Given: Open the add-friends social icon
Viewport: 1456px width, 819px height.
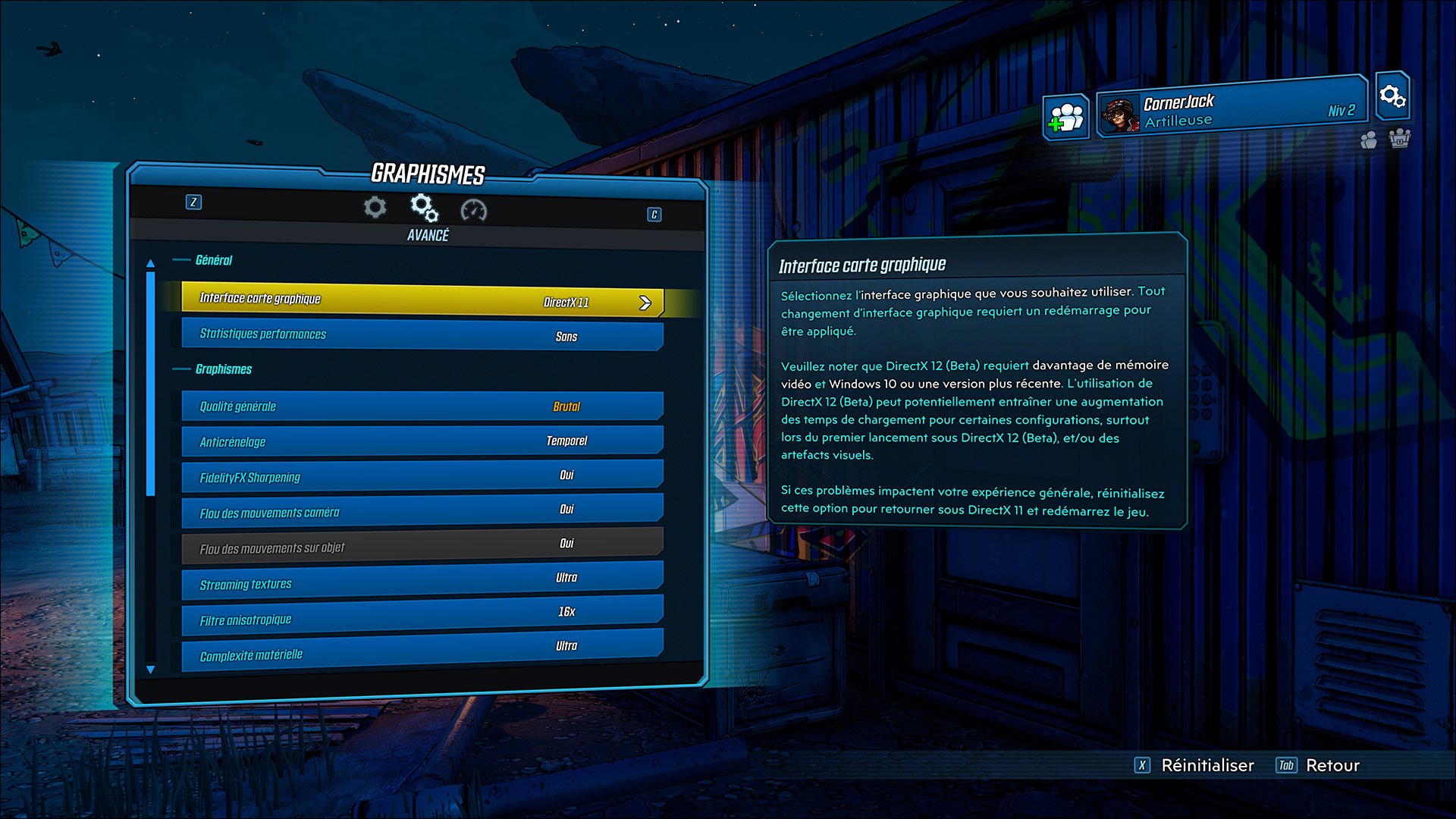Looking at the screenshot, I should [1065, 118].
